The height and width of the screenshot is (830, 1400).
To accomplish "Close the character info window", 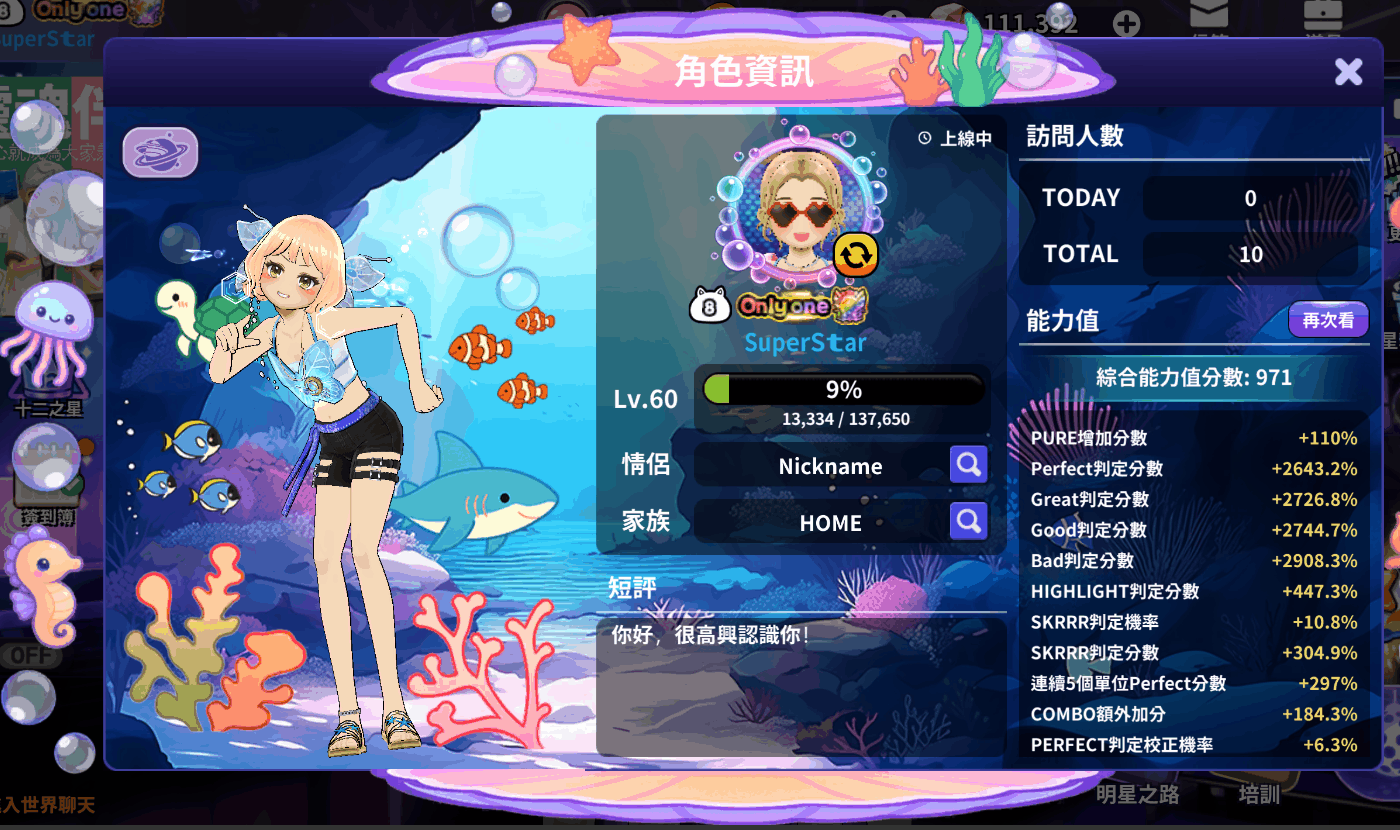I will click(1348, 71).
